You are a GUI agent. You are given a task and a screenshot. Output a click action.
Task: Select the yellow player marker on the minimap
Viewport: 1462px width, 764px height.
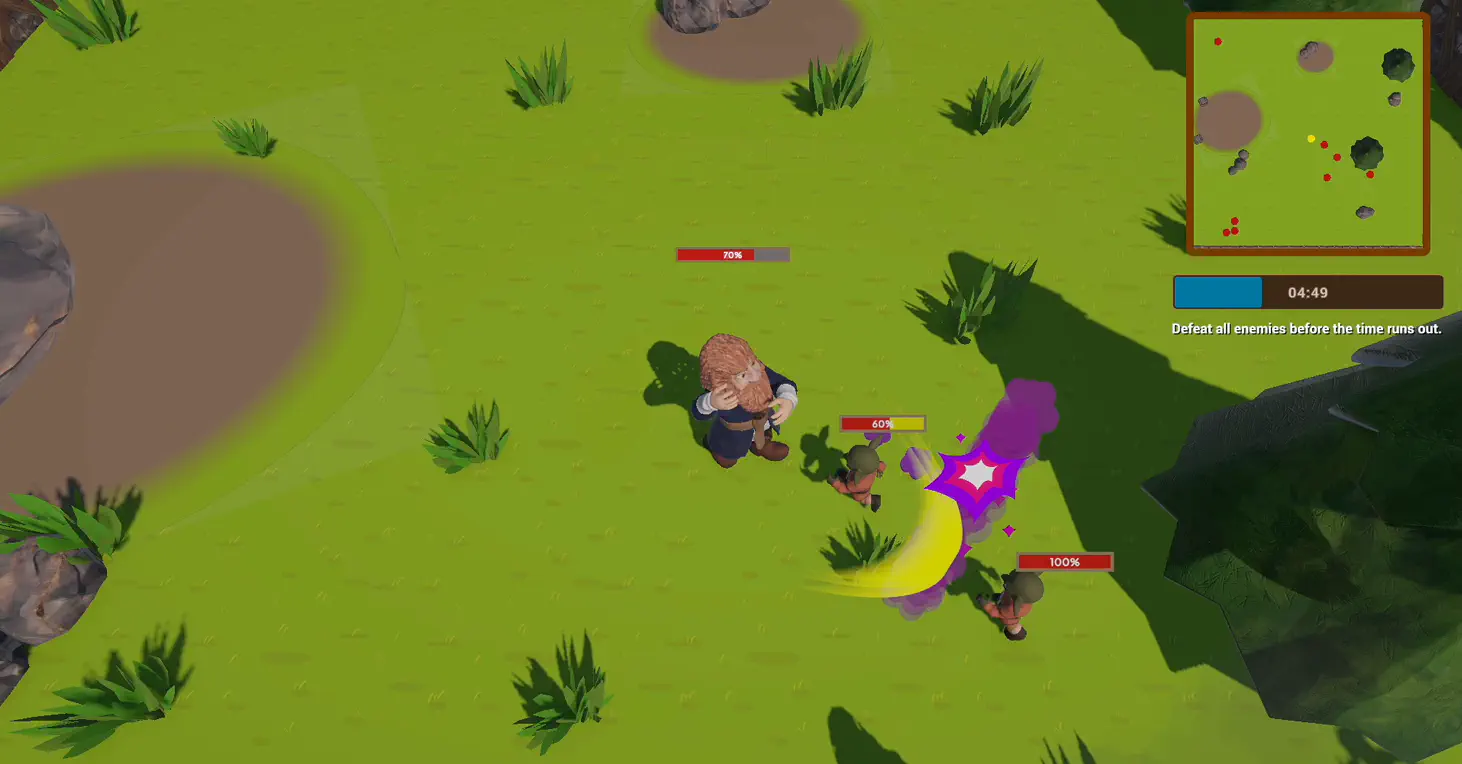pos(1311,139)
